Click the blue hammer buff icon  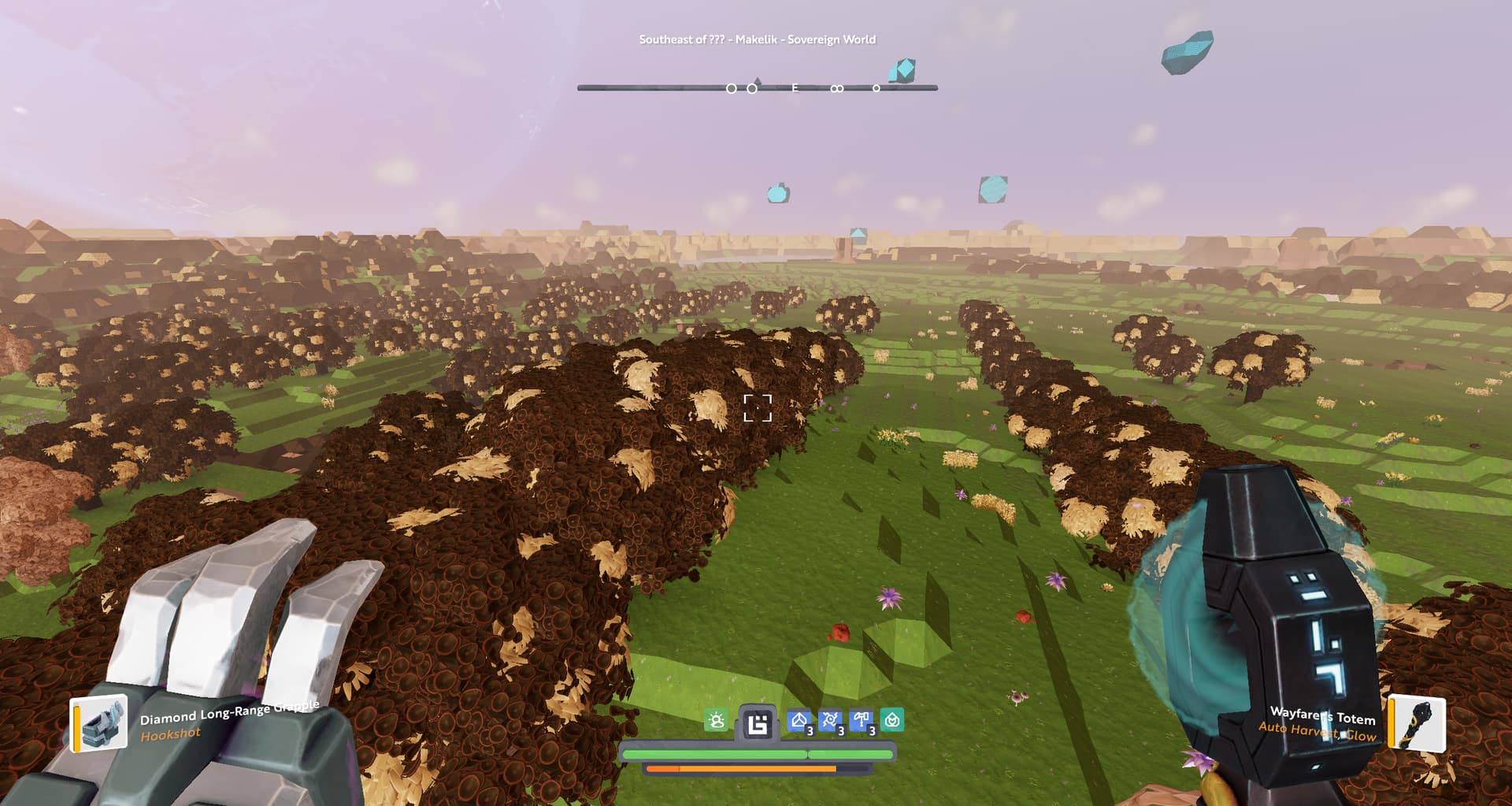[861, 720]
